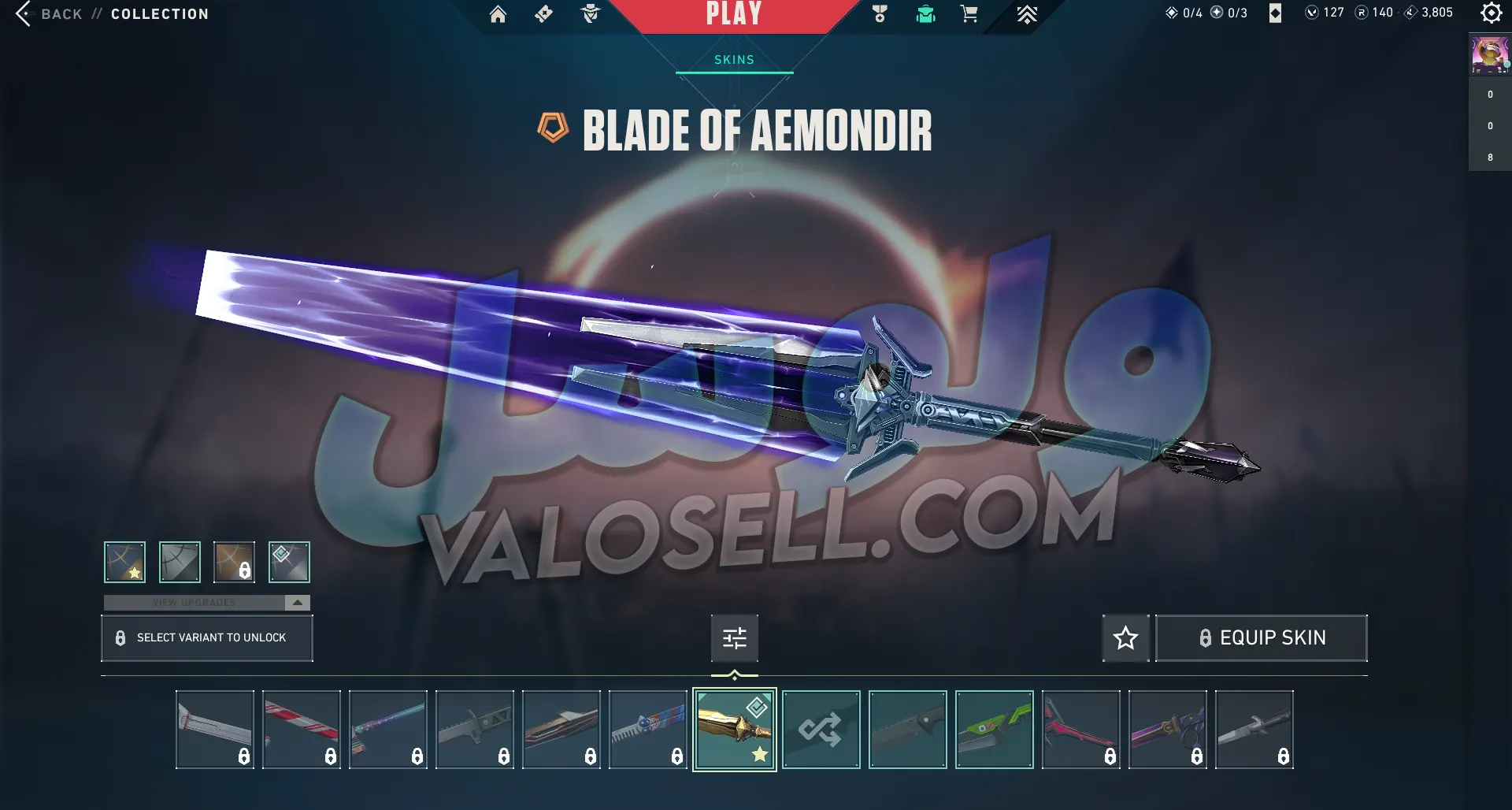Select the green and black knife skin
The image size is (1512, 810).
tap(994, 729)
